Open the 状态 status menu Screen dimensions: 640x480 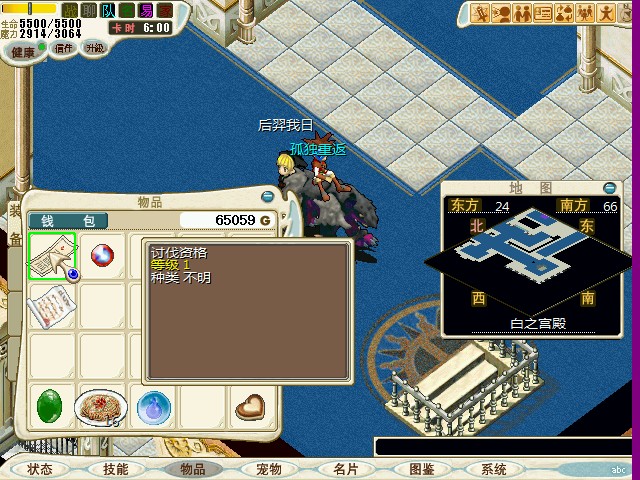40,469
